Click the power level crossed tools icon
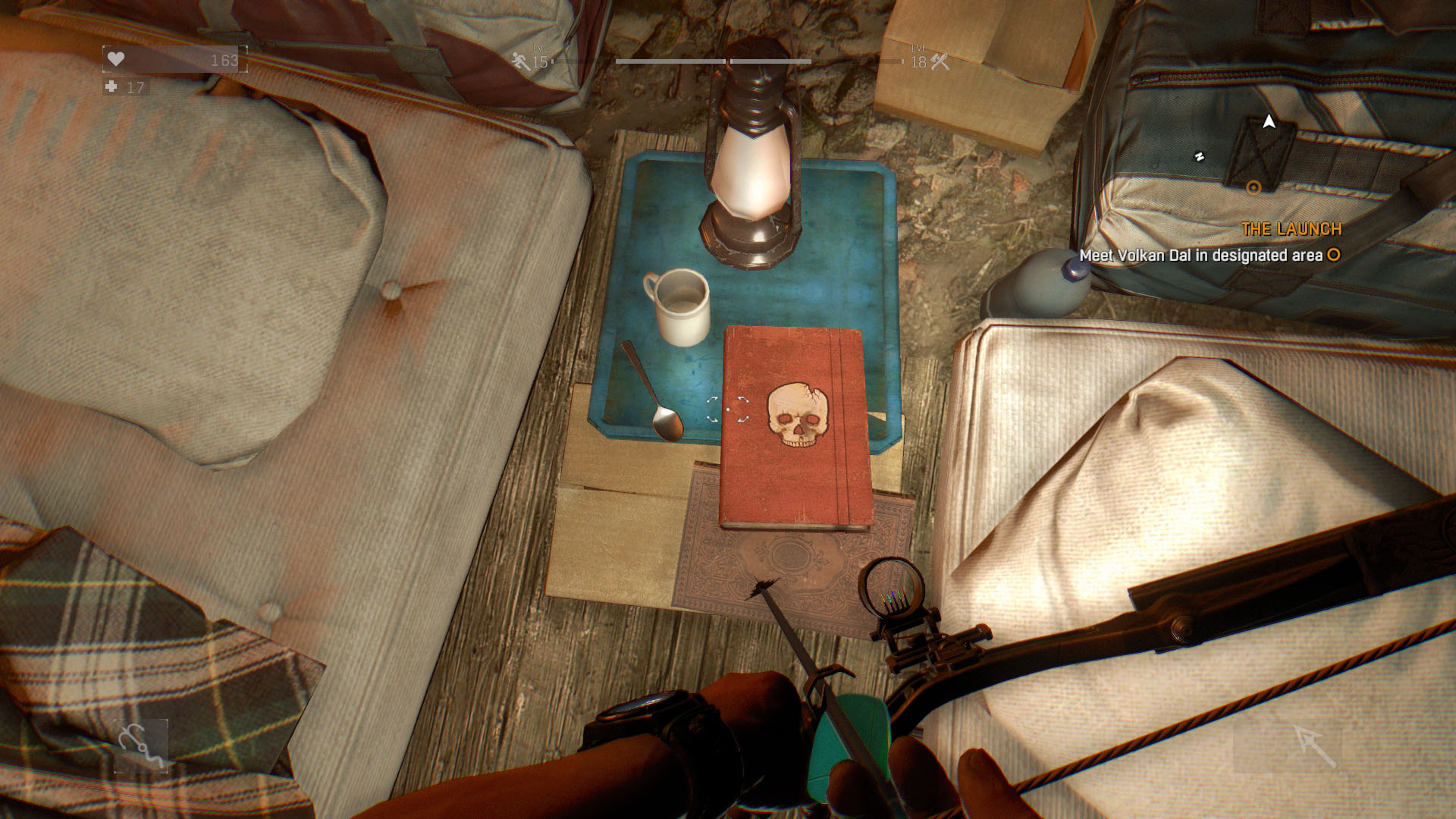The height and width of the screenshot is (819, 1456). coord(940,61)
